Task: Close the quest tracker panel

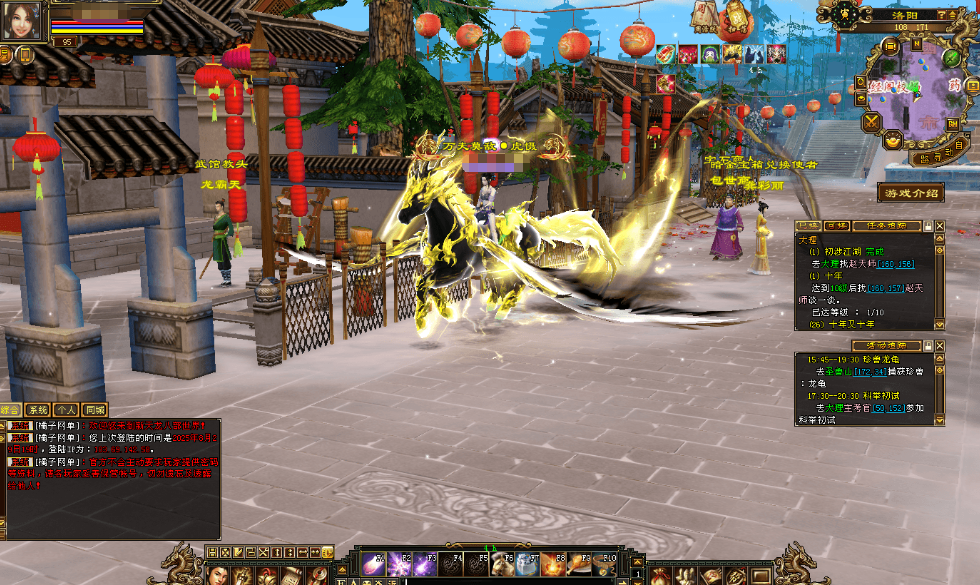Action: (x=939, y=226)
